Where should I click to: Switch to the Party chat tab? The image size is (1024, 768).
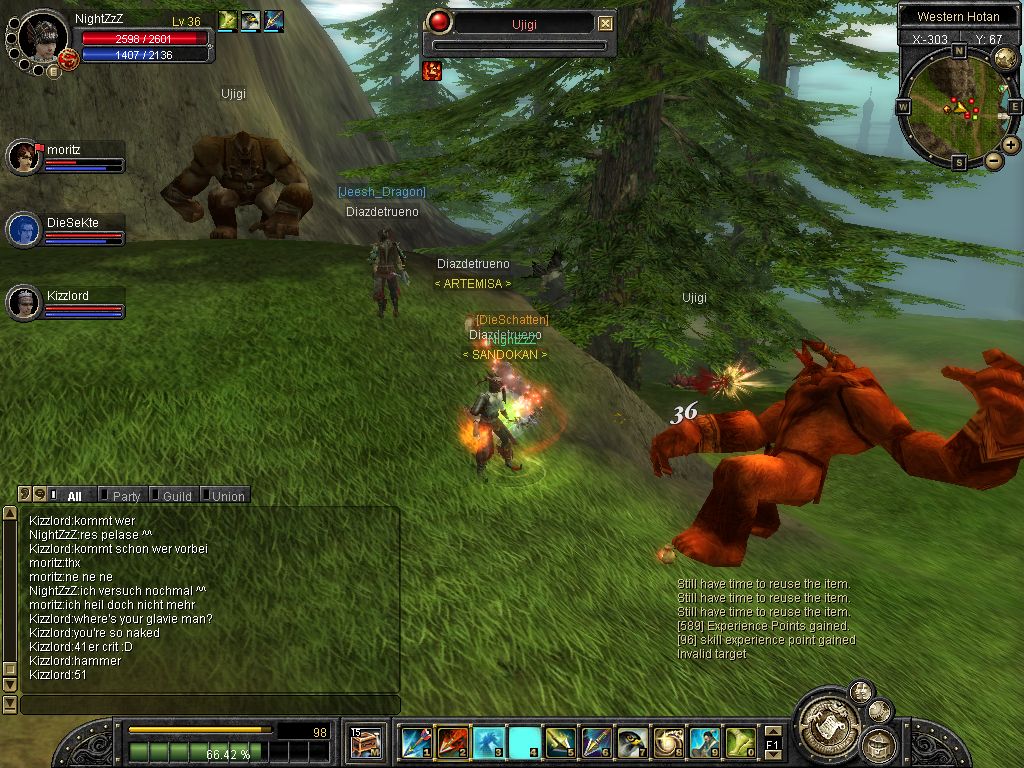click(x=126, y=495)
